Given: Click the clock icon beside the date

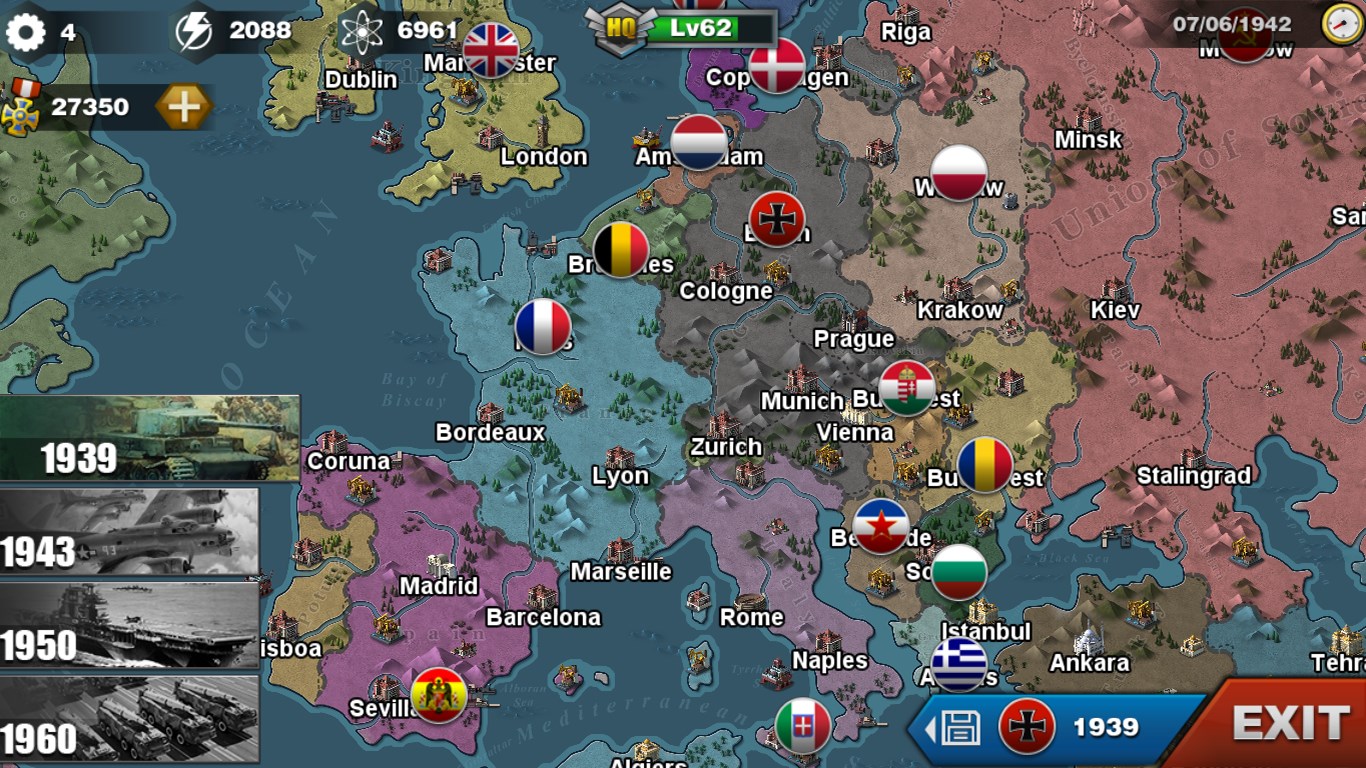Looking at the screenshot, I should (1342, 24).
